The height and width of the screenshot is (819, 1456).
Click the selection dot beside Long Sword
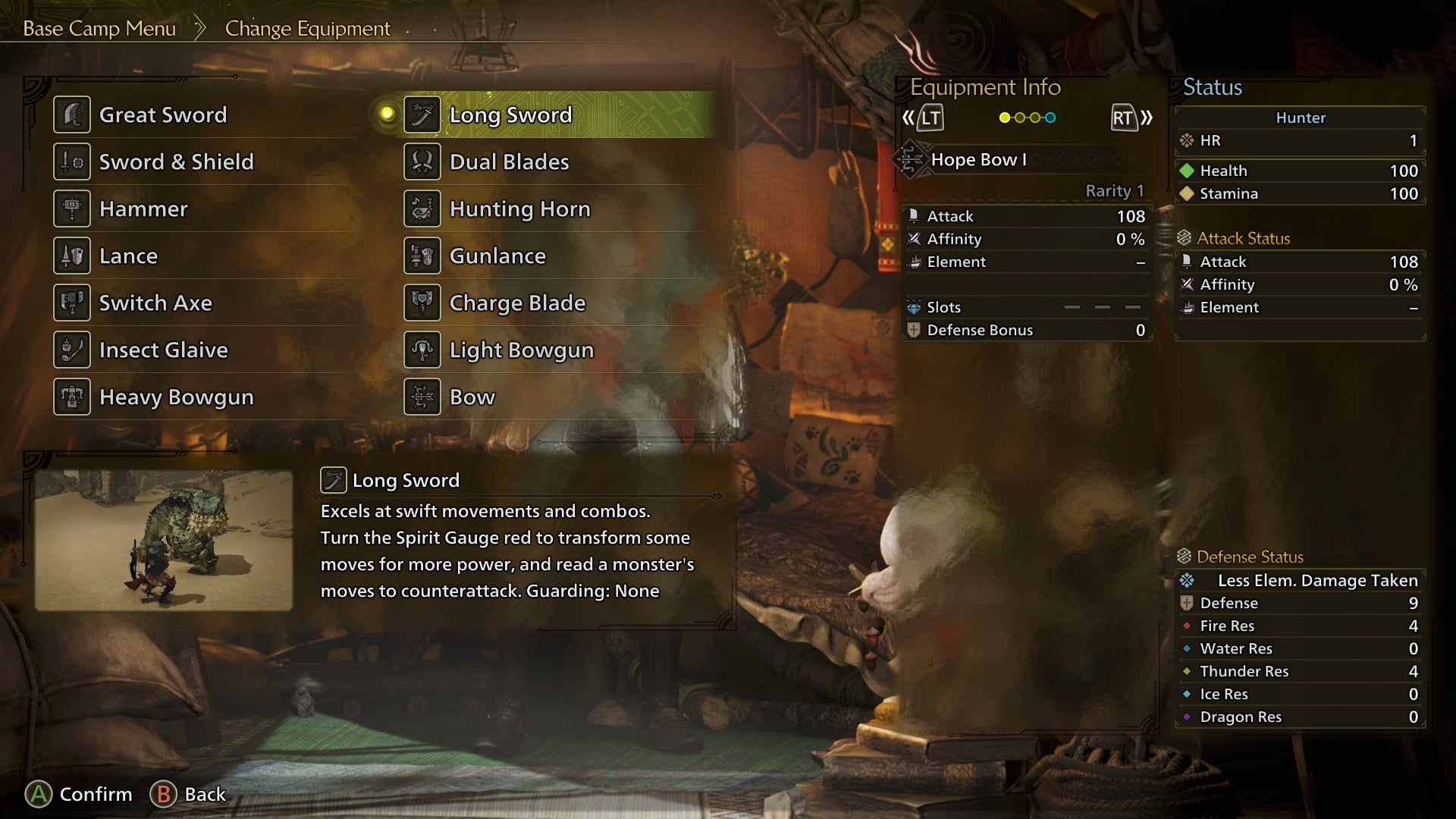pyautogui.click(x=388, y=115)
